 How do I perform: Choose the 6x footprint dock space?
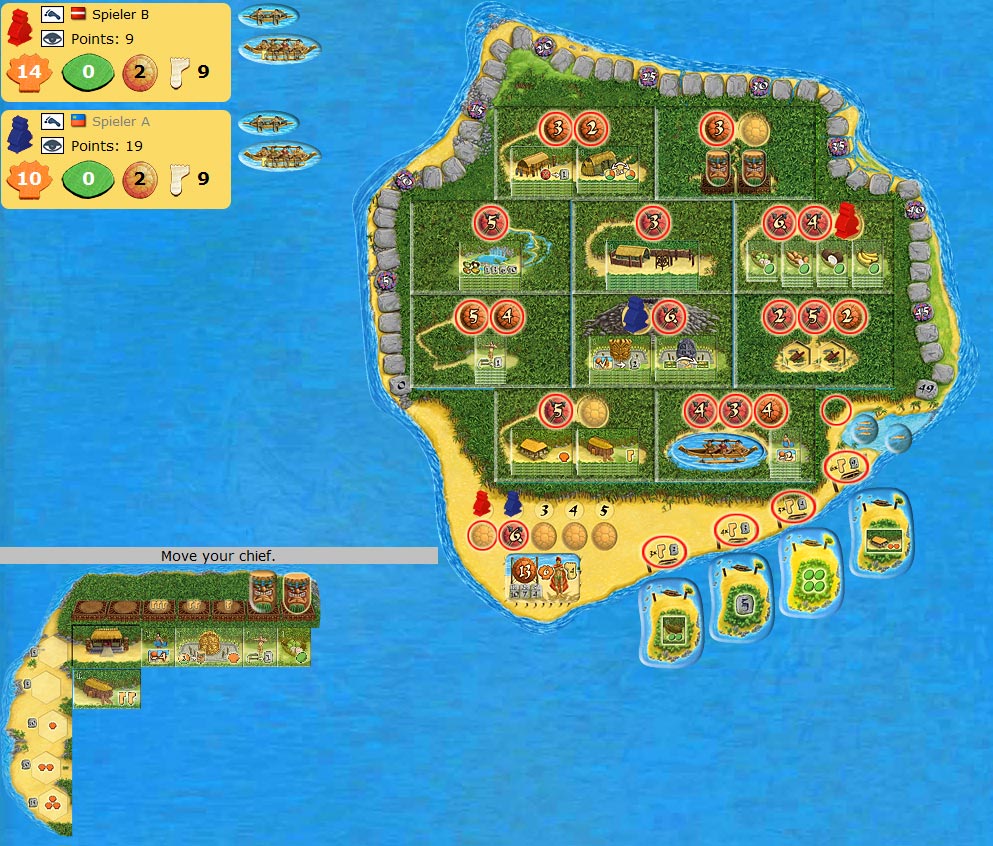tap(846, 466)
